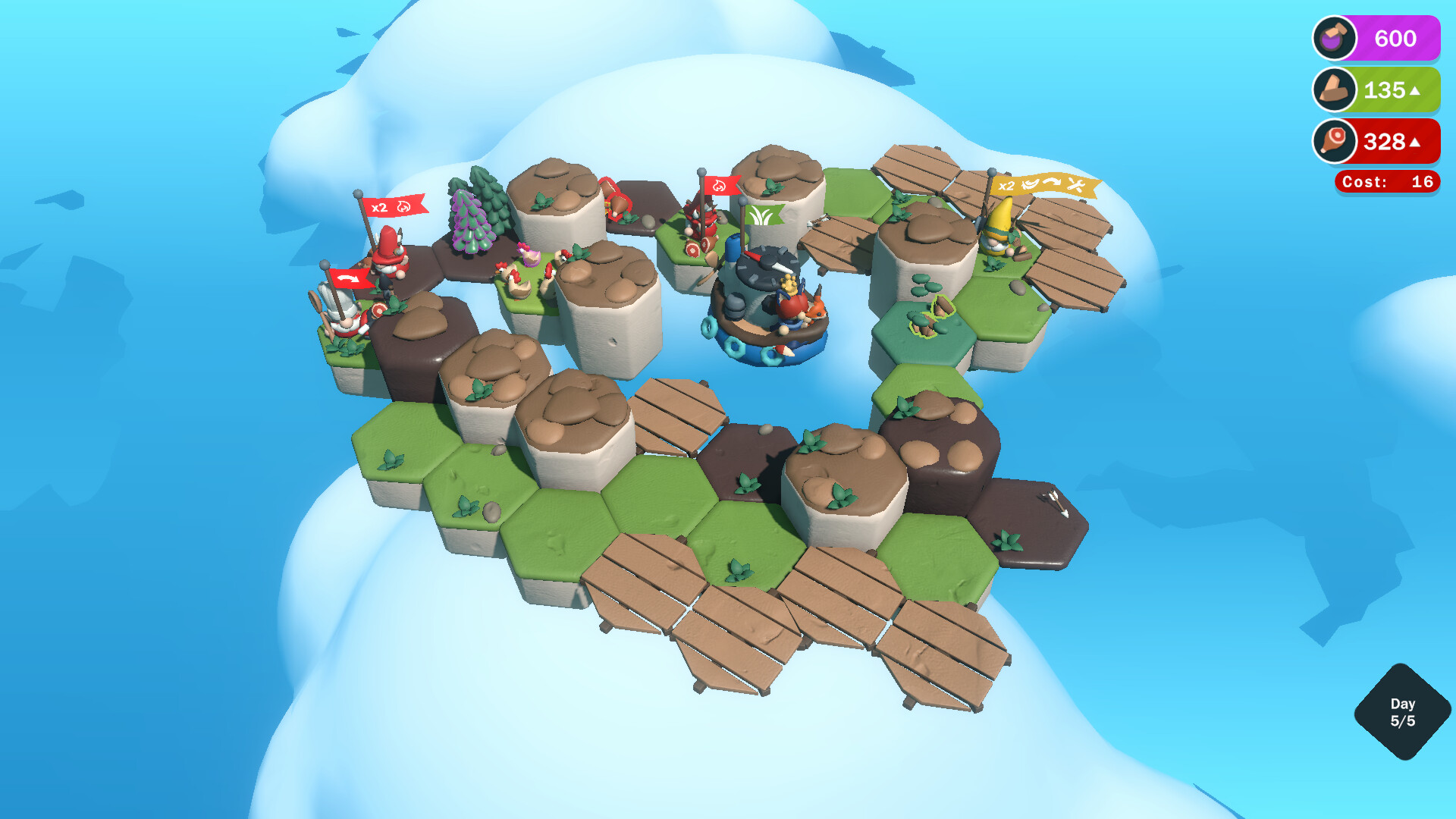This screenshot has width=1456, height=819.
Task: Click the green grass banner above the cauldron
Action: pos(764,214)
